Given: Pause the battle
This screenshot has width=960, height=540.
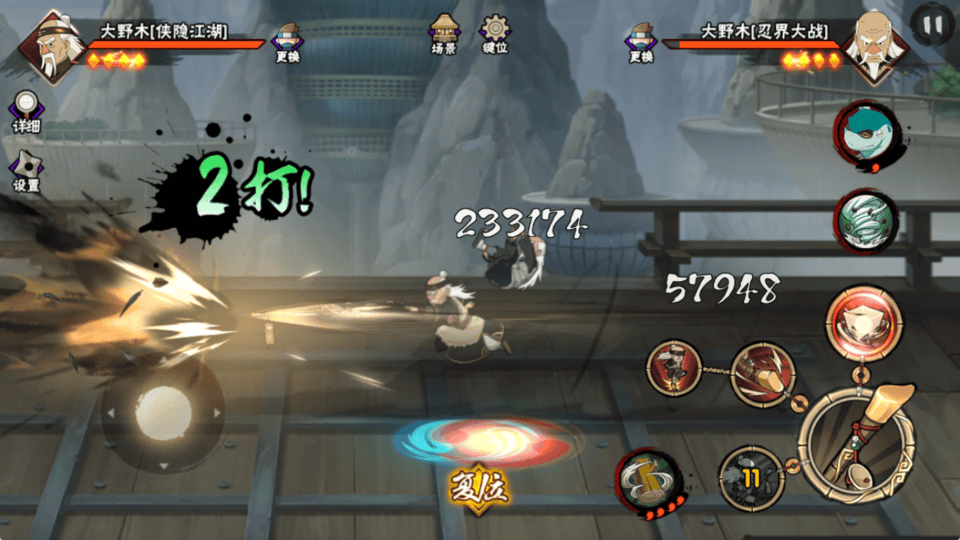Looking at the screenshot, I should (931, 24).
